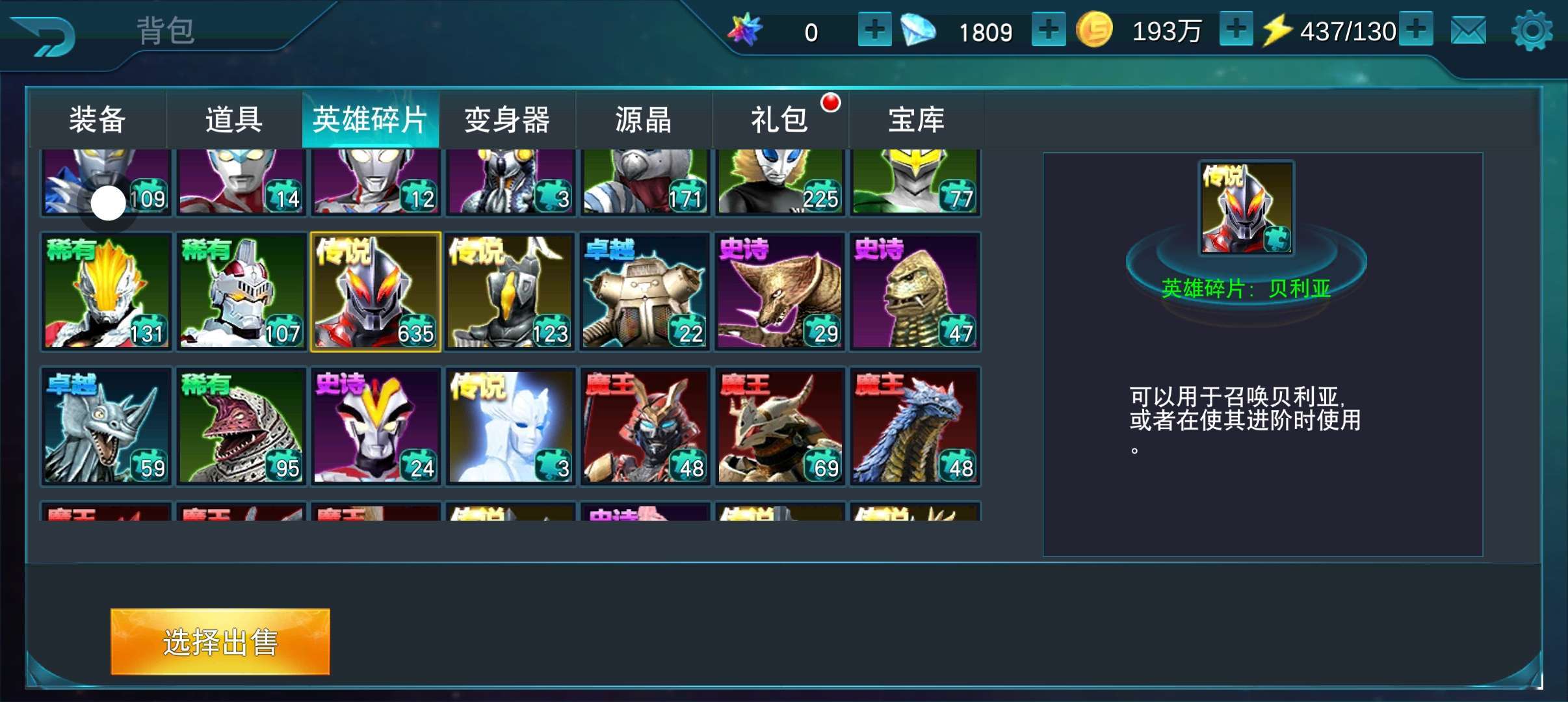Select the 变身器 tab
This screenshot has height=702, width=1568.
[507, 120]
